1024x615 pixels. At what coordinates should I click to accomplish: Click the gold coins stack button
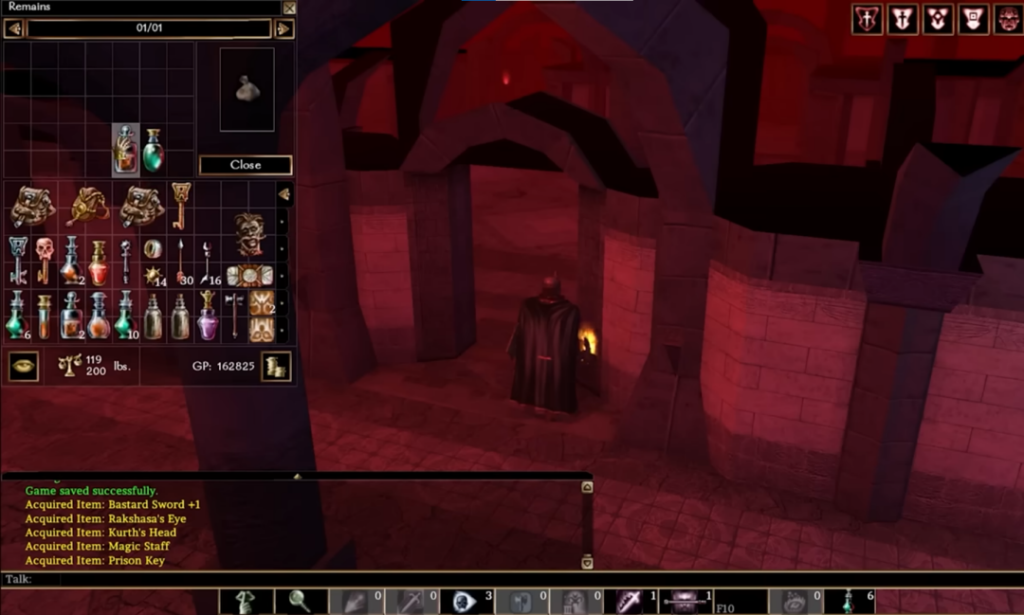click(276, 366)
